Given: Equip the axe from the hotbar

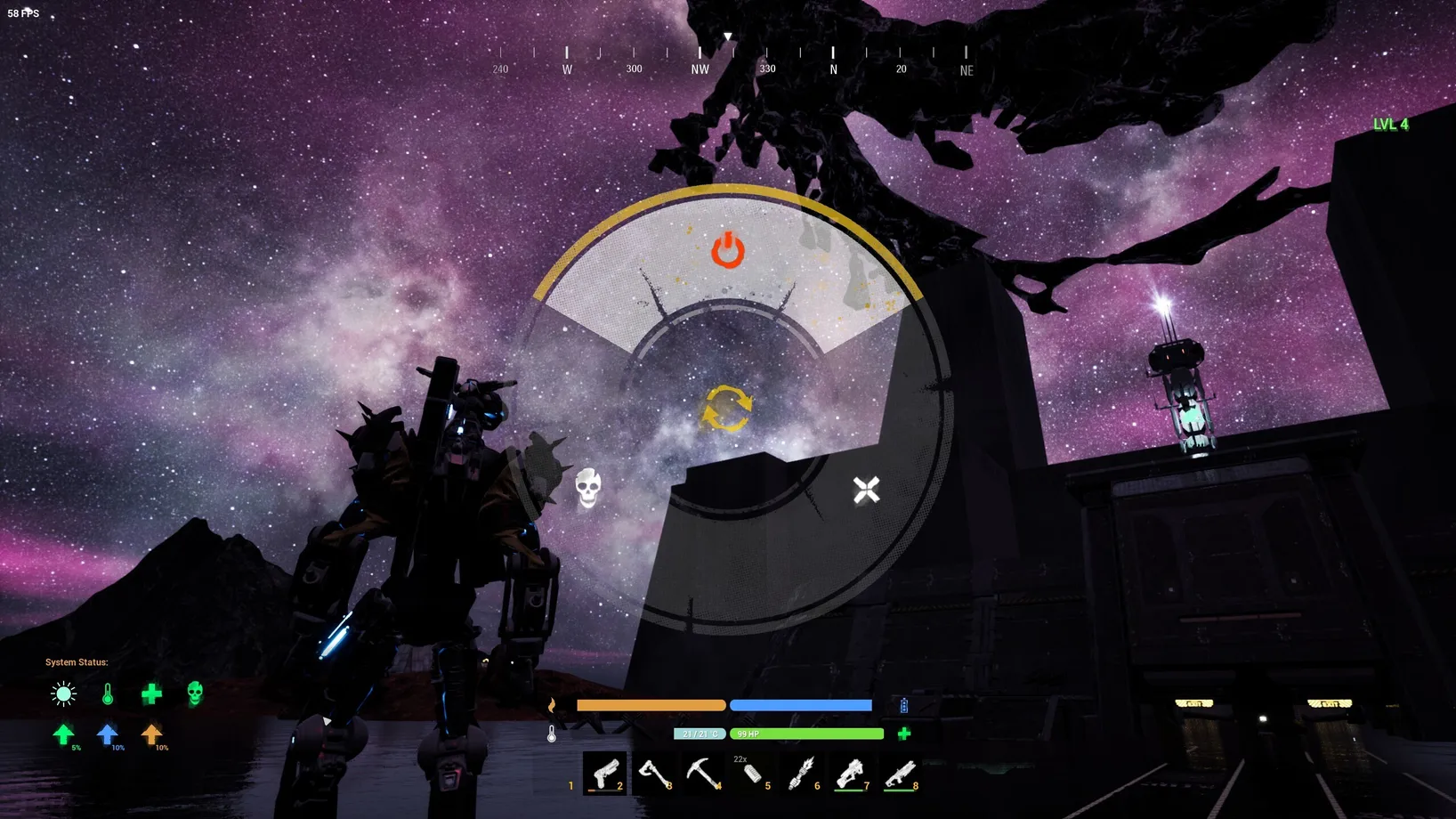Looking at the screenshot, I should click(654, 773).
